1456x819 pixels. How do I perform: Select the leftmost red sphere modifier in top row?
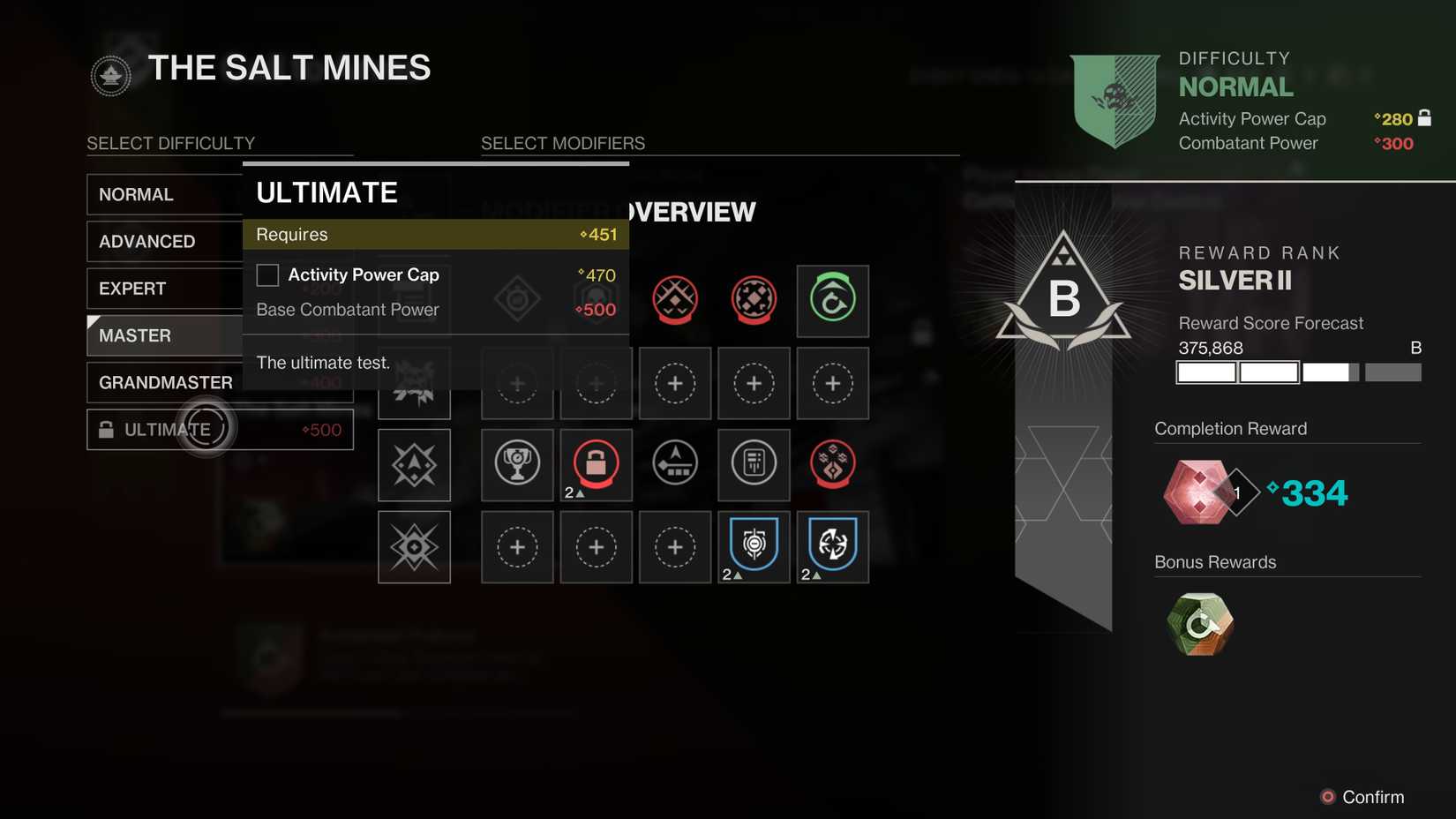(x=674, y=301)
